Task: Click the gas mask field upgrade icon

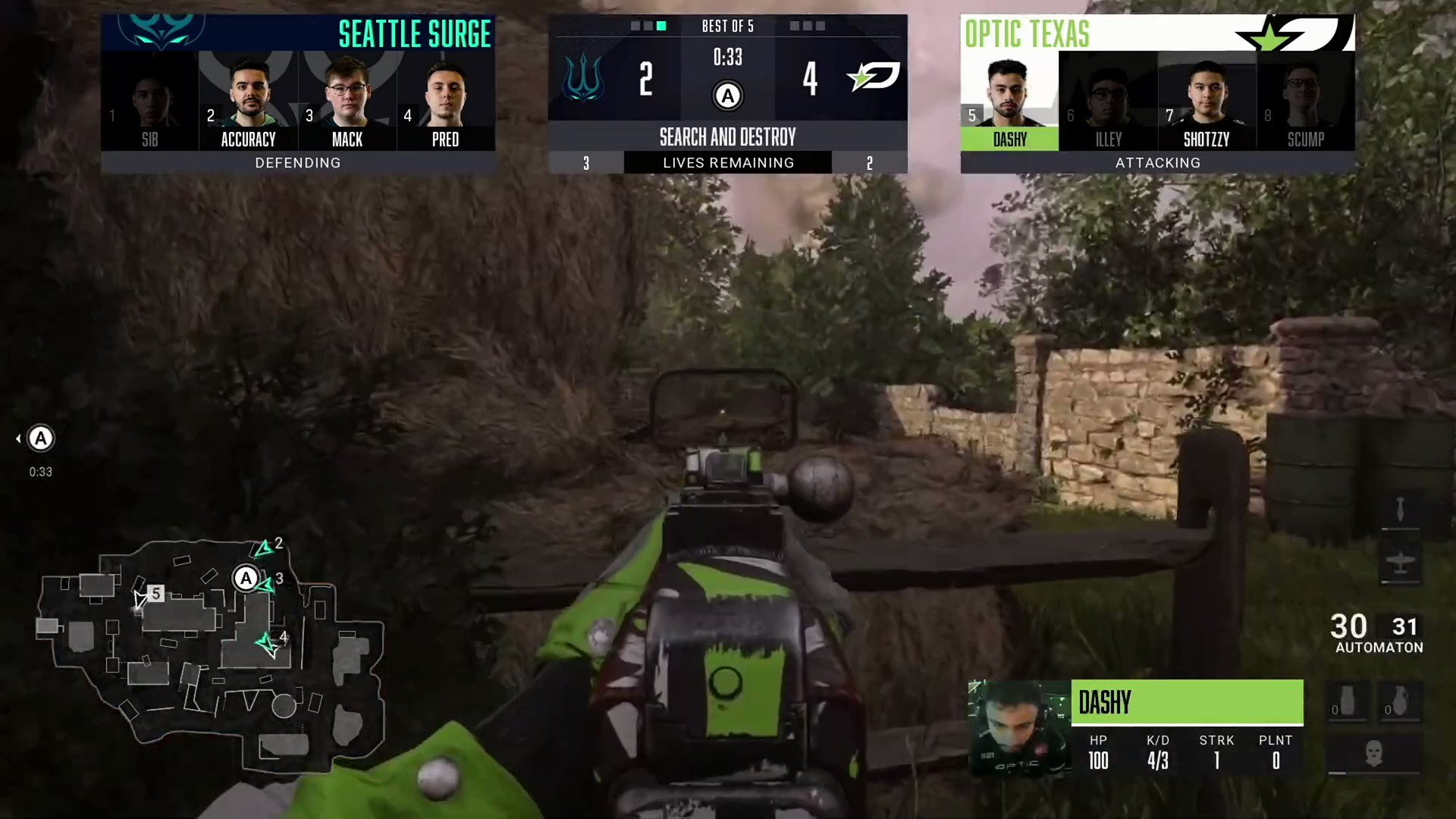Action: (1374, 752)
